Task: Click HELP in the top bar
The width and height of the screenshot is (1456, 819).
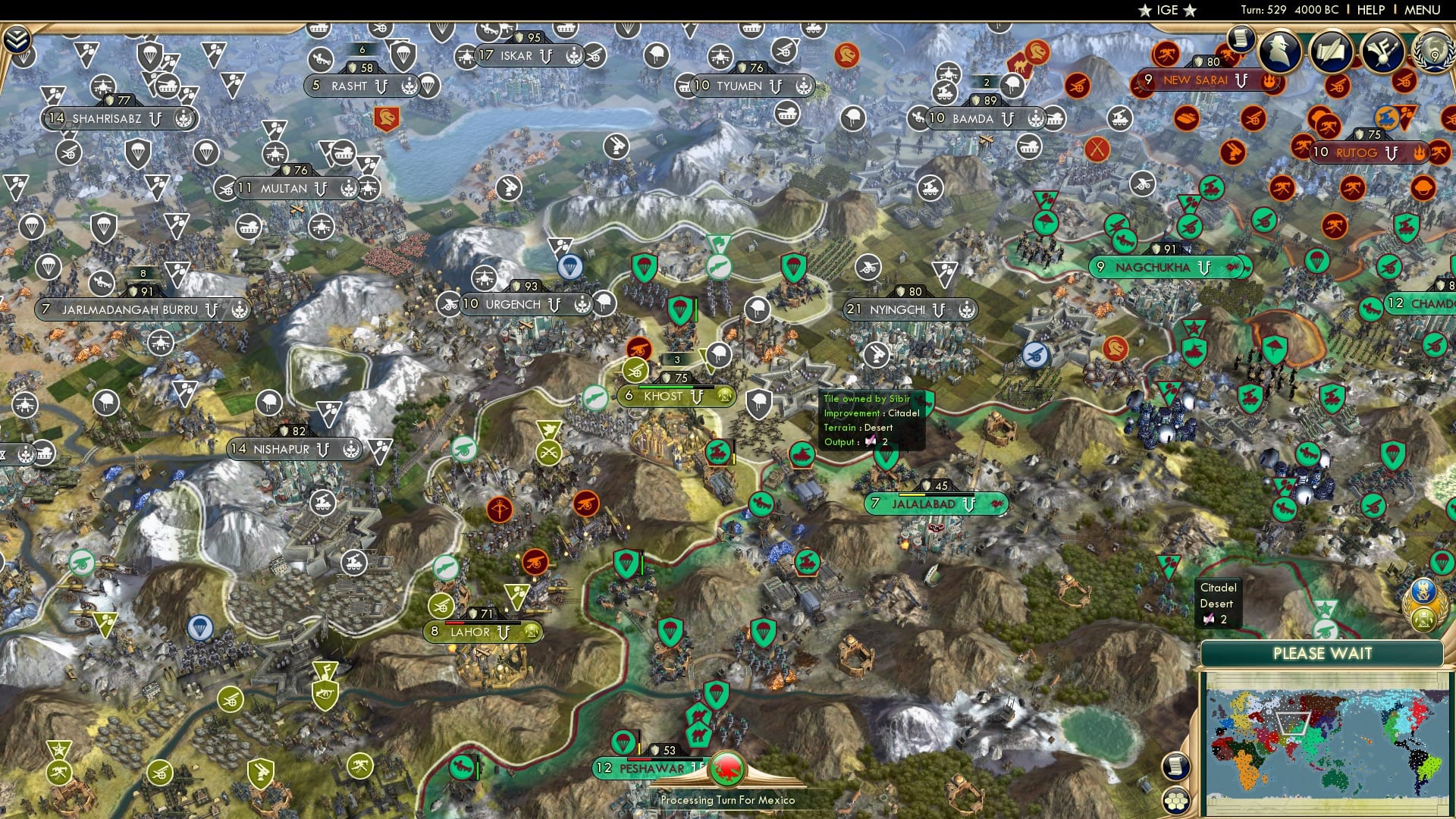Action: [1370, 11]
